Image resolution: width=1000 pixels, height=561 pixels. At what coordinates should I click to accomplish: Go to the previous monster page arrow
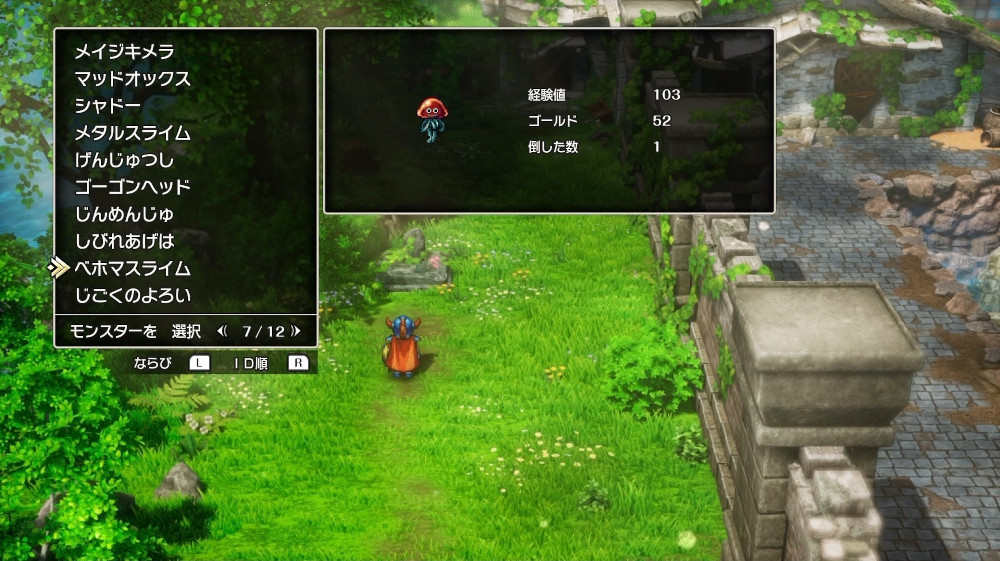pyautogui.click(x=222, y=330)
